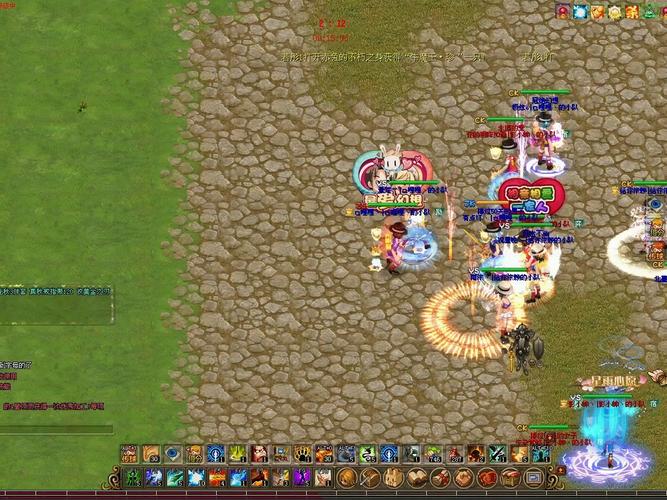This screenshot has height=500, width=667.
Task: Activate the paw print skill
Action: tap(303, 454)
